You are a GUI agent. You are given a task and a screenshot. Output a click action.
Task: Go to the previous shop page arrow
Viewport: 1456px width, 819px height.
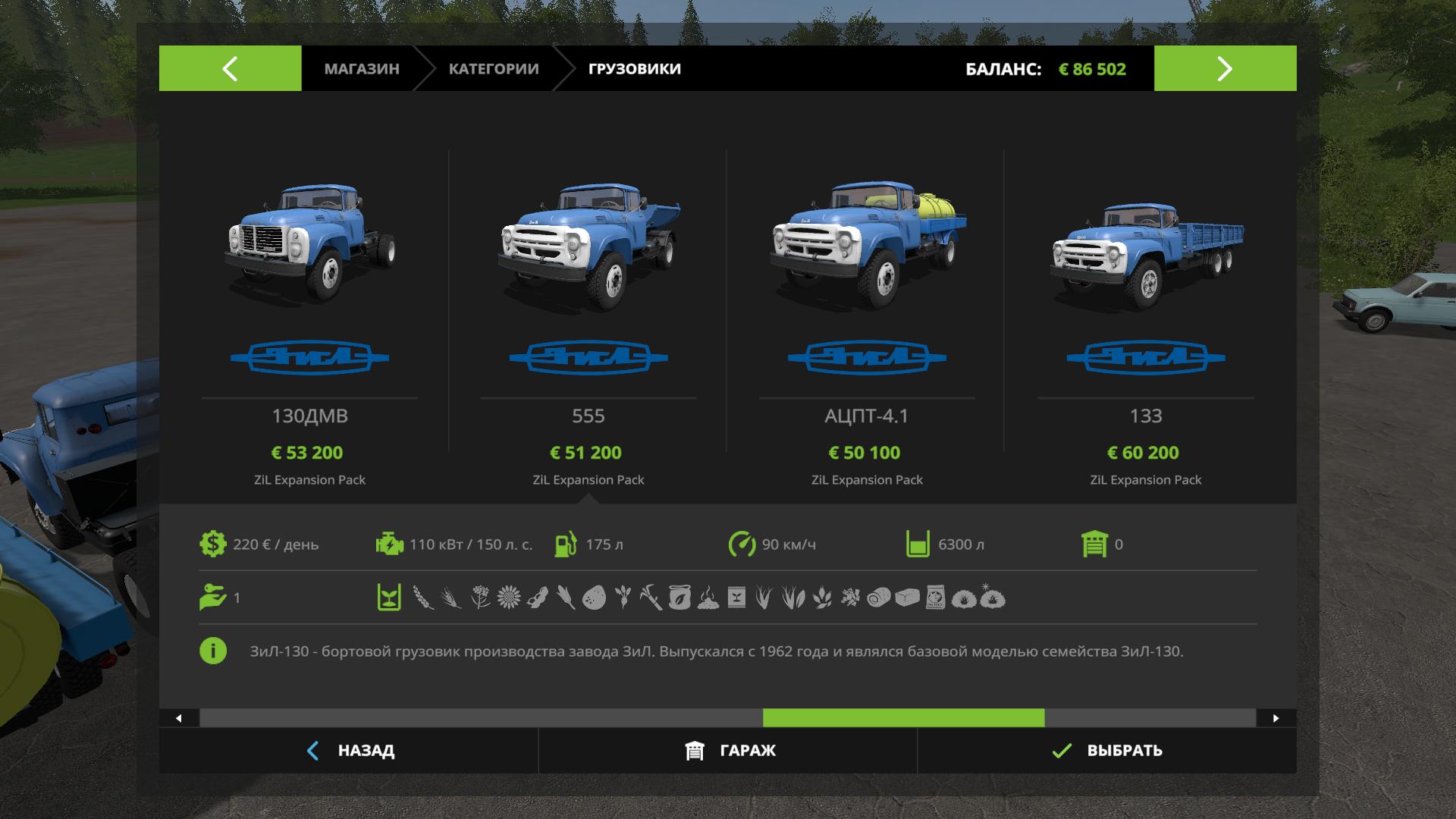coord(230,68)
